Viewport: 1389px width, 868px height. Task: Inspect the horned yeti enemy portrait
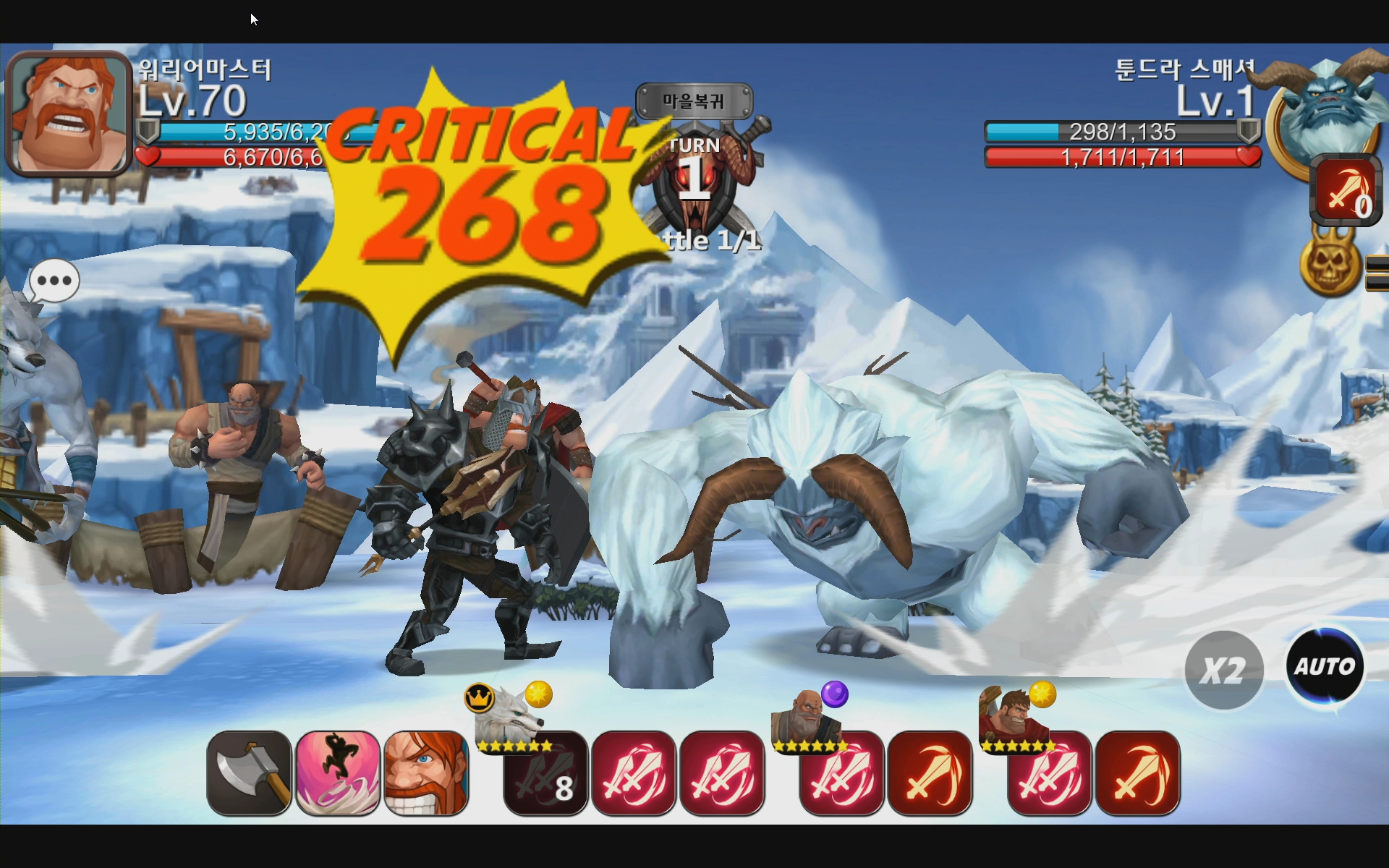[x=1331, y=109]
